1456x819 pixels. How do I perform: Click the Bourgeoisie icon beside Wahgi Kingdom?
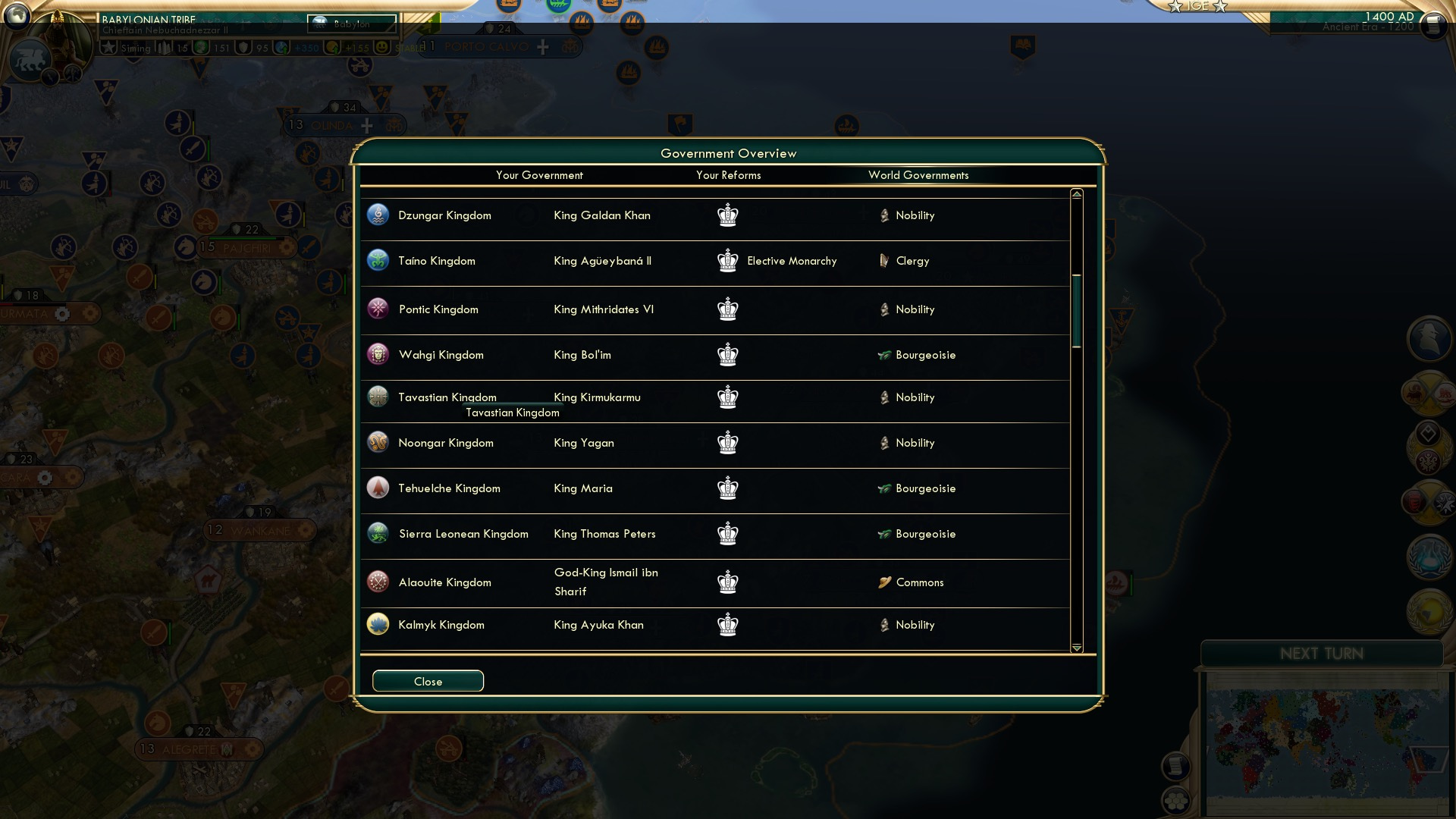(x=884, y=355)
